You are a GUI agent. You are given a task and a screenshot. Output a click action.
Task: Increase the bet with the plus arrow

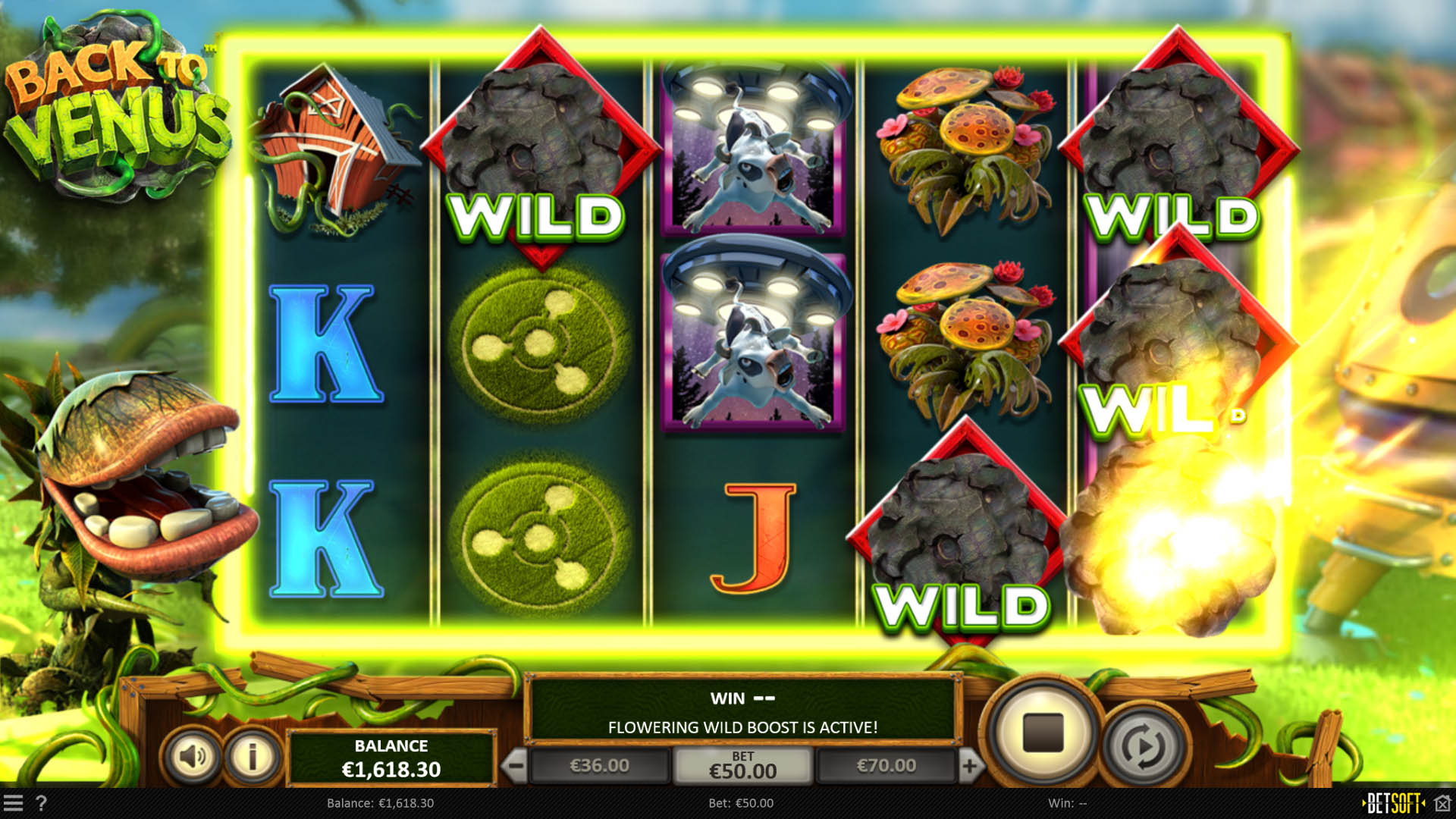[971, 764]
